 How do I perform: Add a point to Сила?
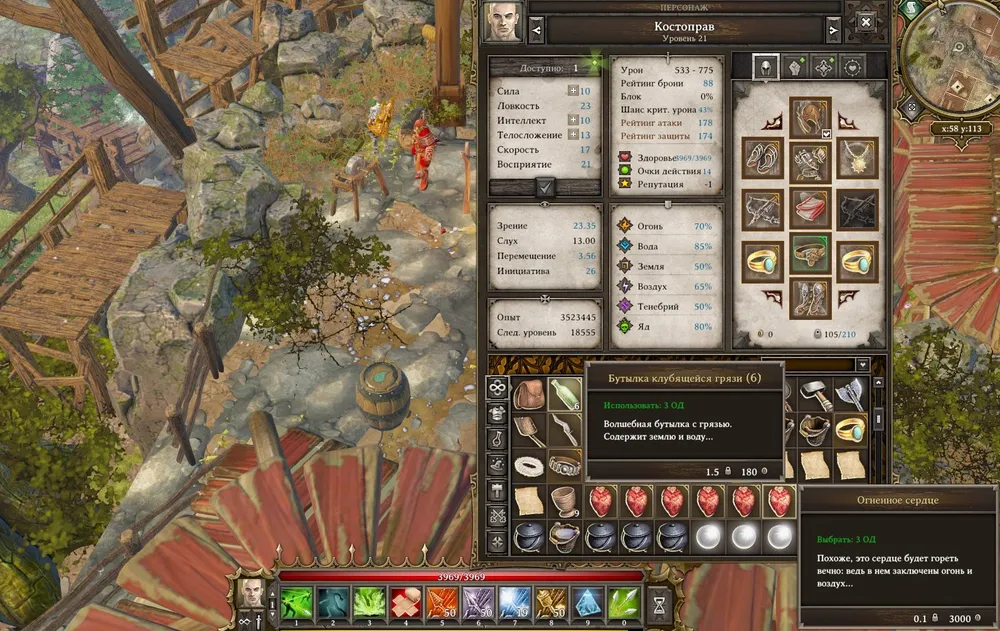(x=573, y=91)
